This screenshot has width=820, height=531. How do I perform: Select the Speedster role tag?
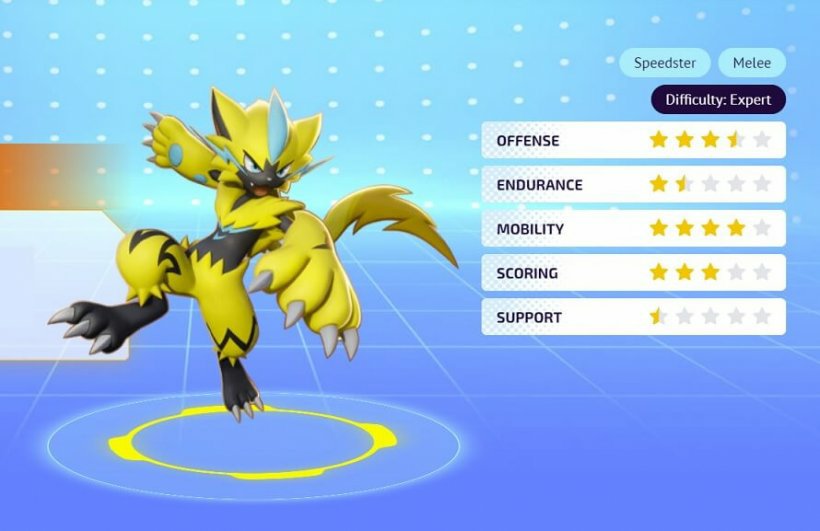(665, 63)
